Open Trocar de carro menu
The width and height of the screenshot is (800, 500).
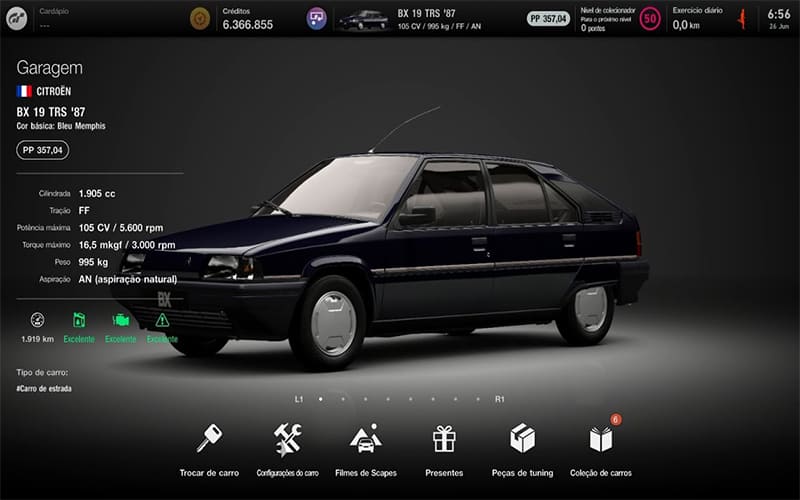pos(209,439)
